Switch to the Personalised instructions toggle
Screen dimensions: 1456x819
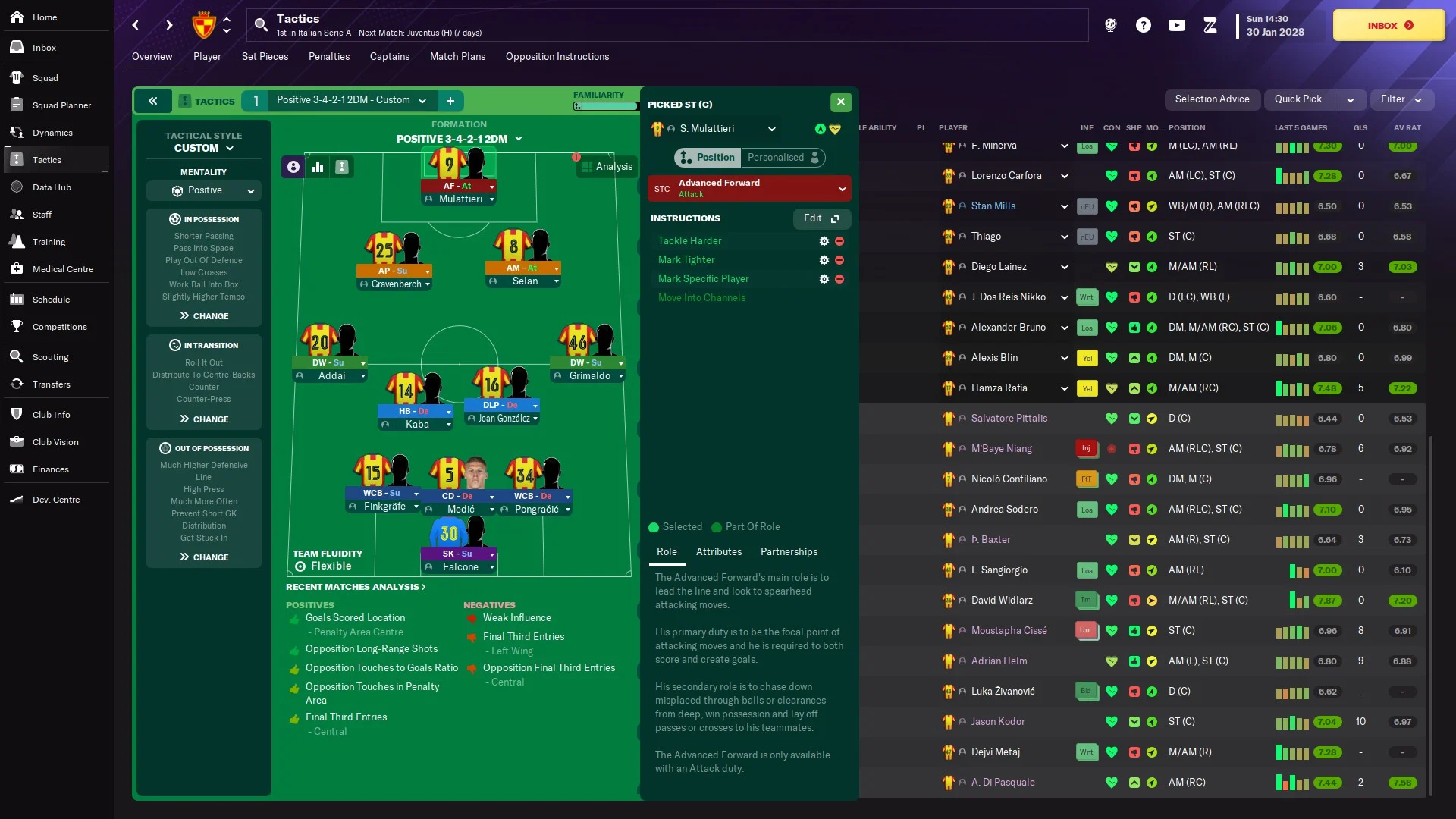[x=783, y=158]
